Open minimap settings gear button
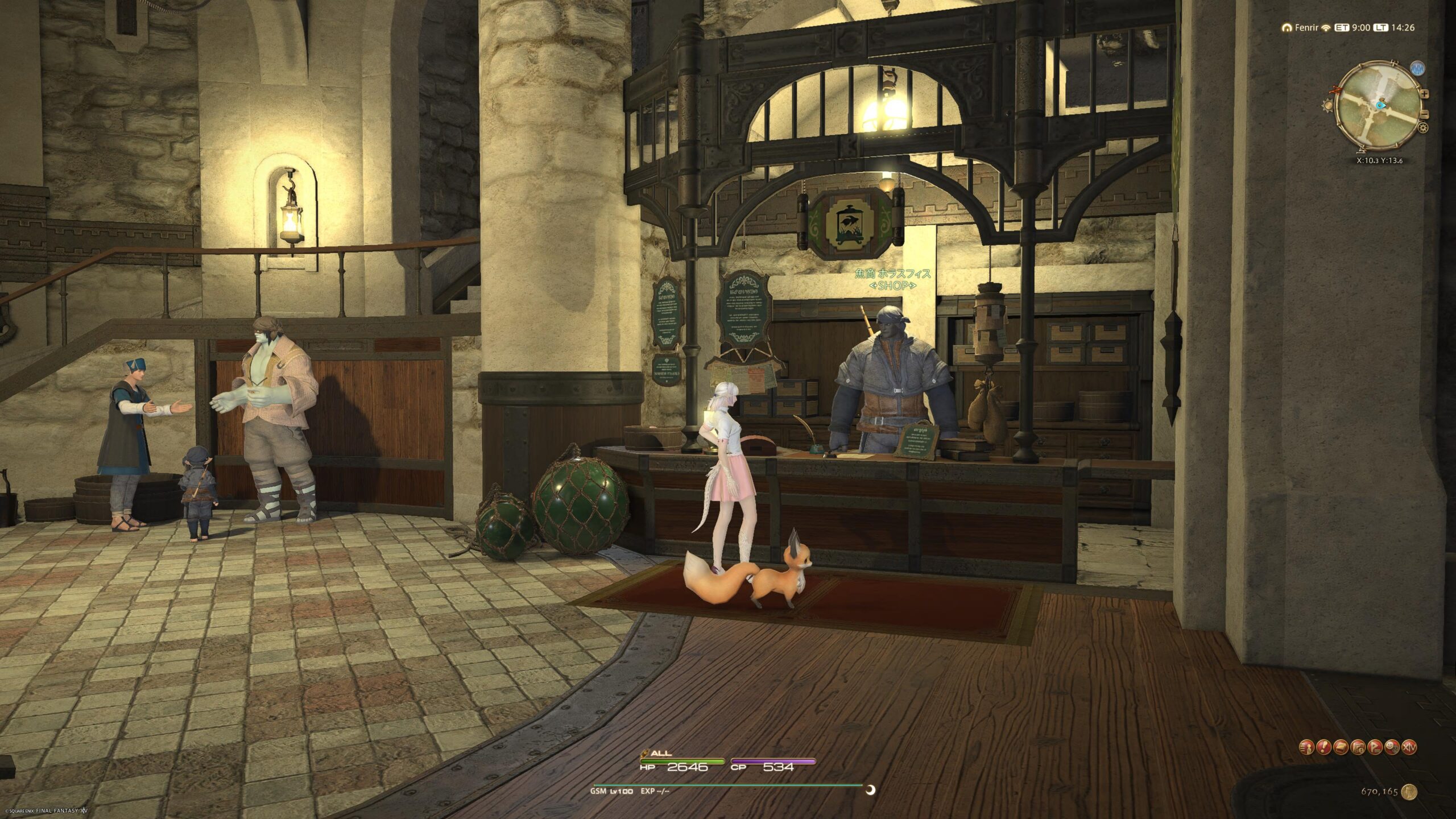The image size is (1456, 819). [x=1423, y=128]
